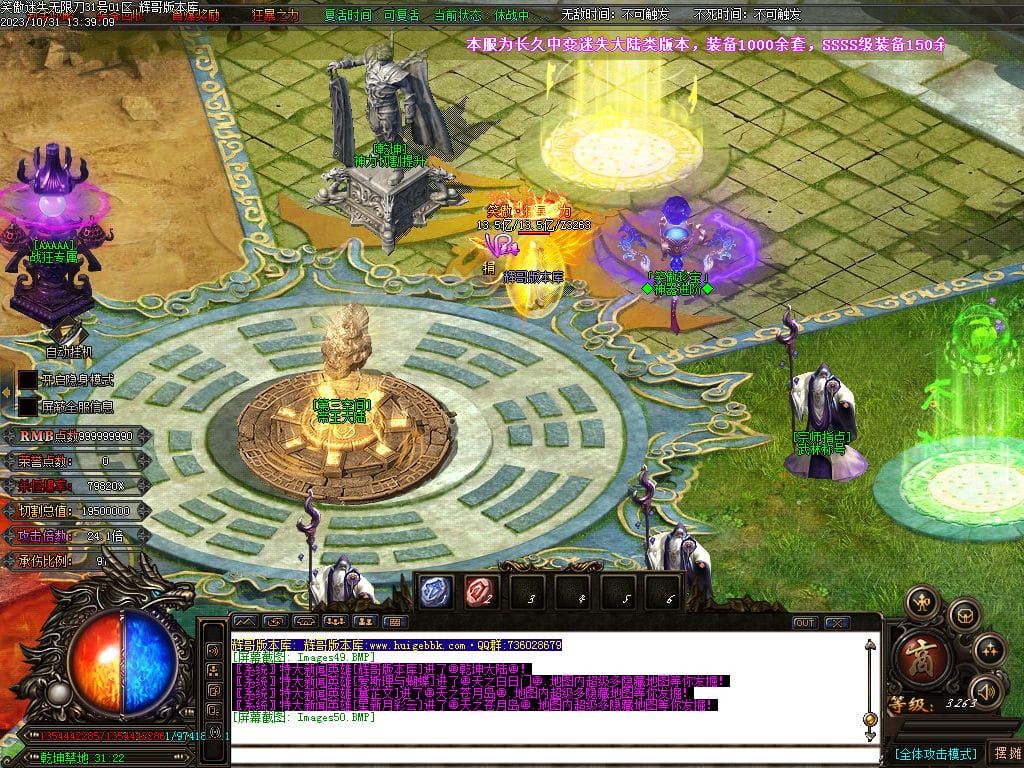Click the chat text input line
This screenshot has width=1024, height=768.
[x=550, y=753]
